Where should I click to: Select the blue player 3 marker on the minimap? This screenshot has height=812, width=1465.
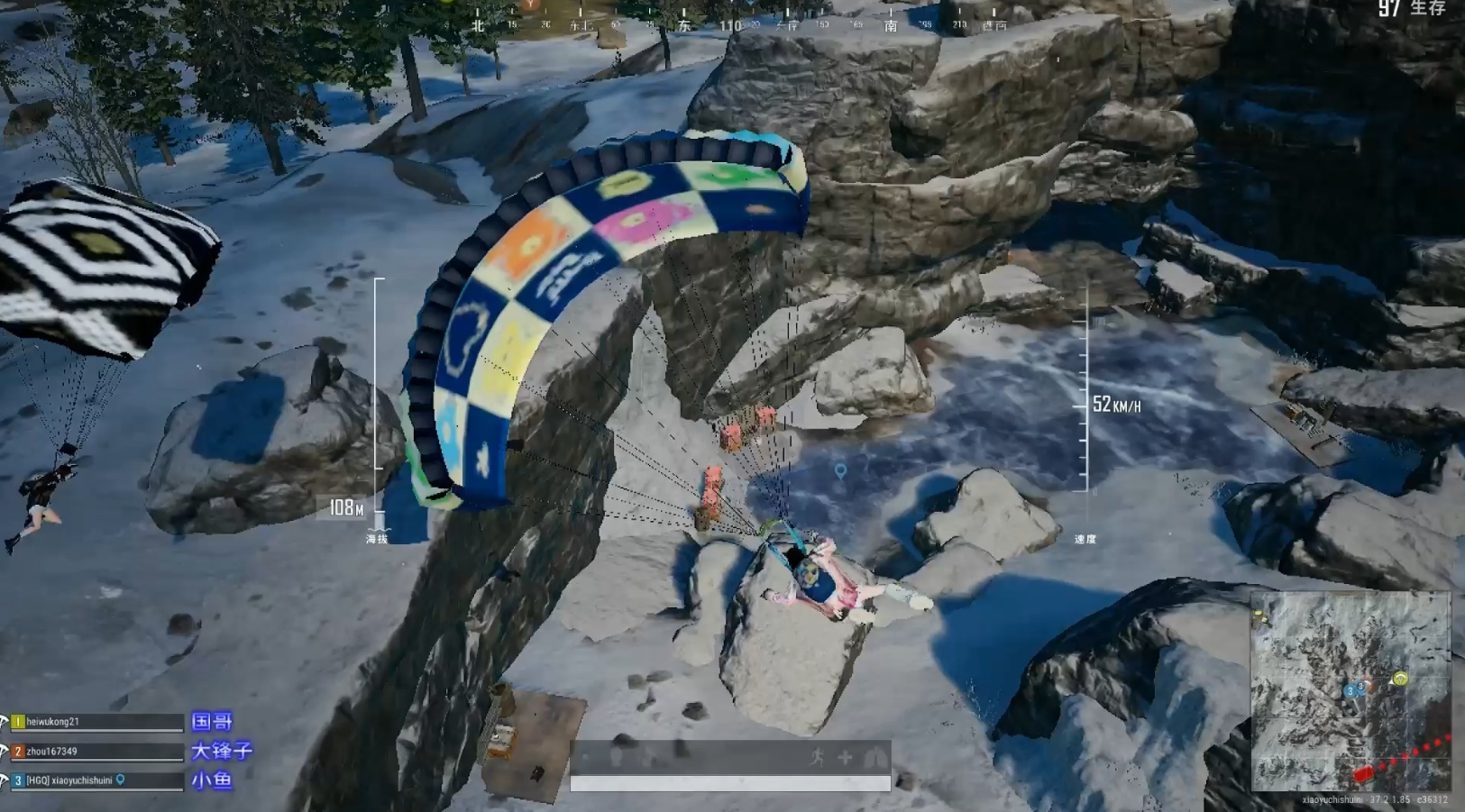pos(1350,691)
